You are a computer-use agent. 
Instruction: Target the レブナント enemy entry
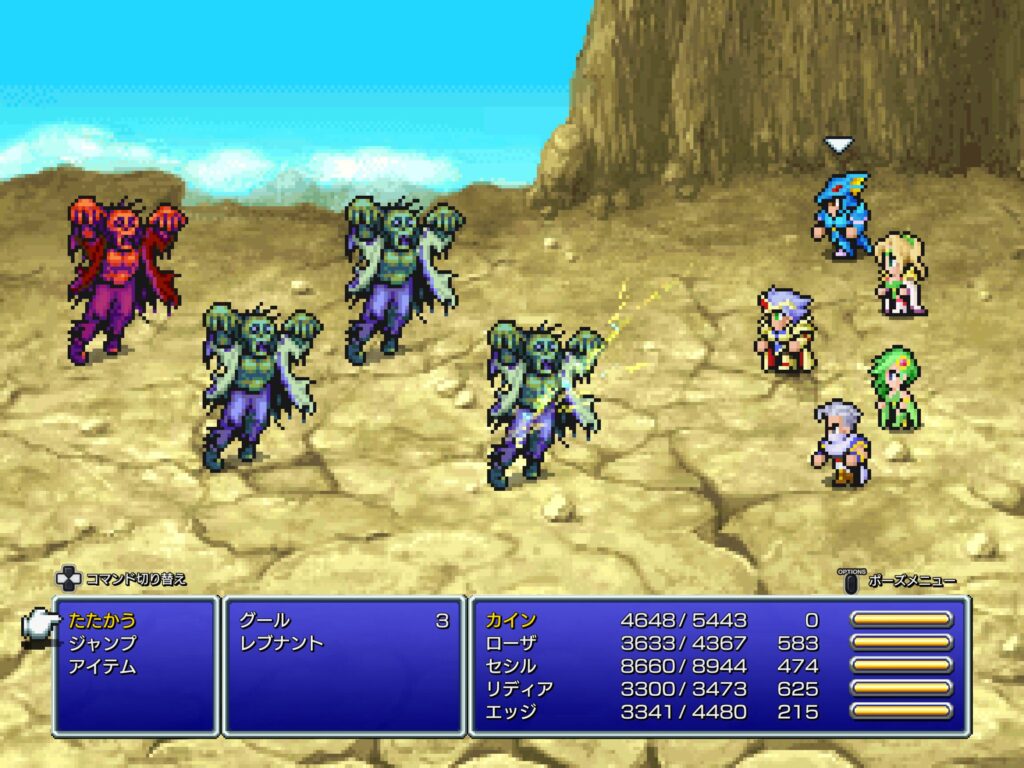tap(282, 644)
